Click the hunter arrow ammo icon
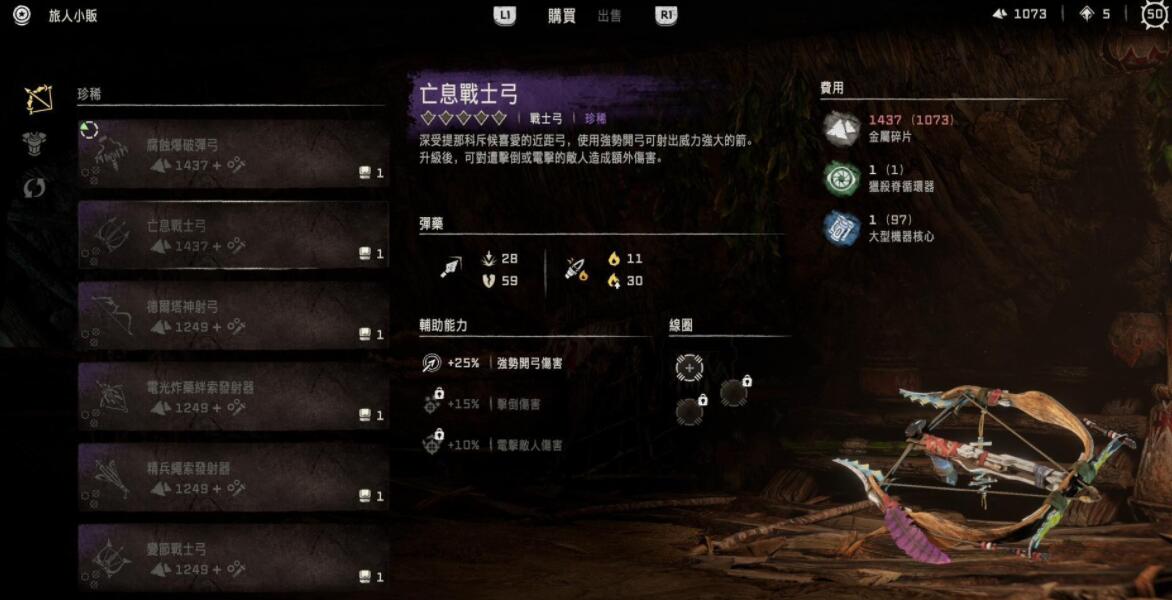Screen dimensions: 1172x600 pos(450,269)
